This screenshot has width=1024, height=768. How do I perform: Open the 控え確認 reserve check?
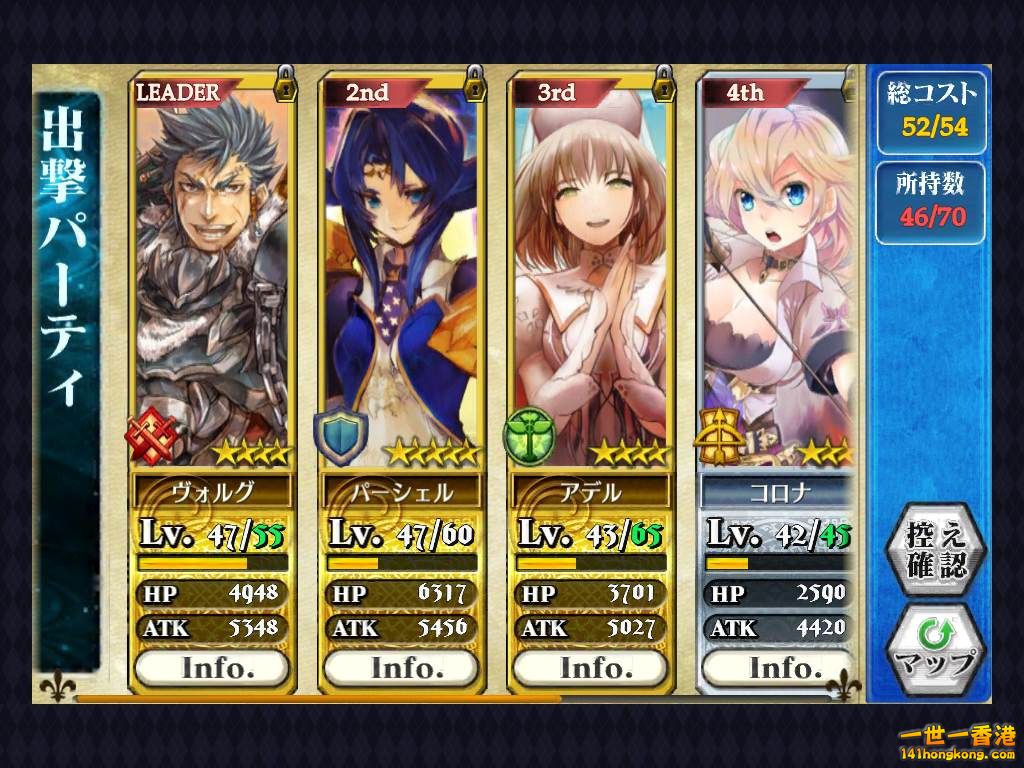[937, 549]
